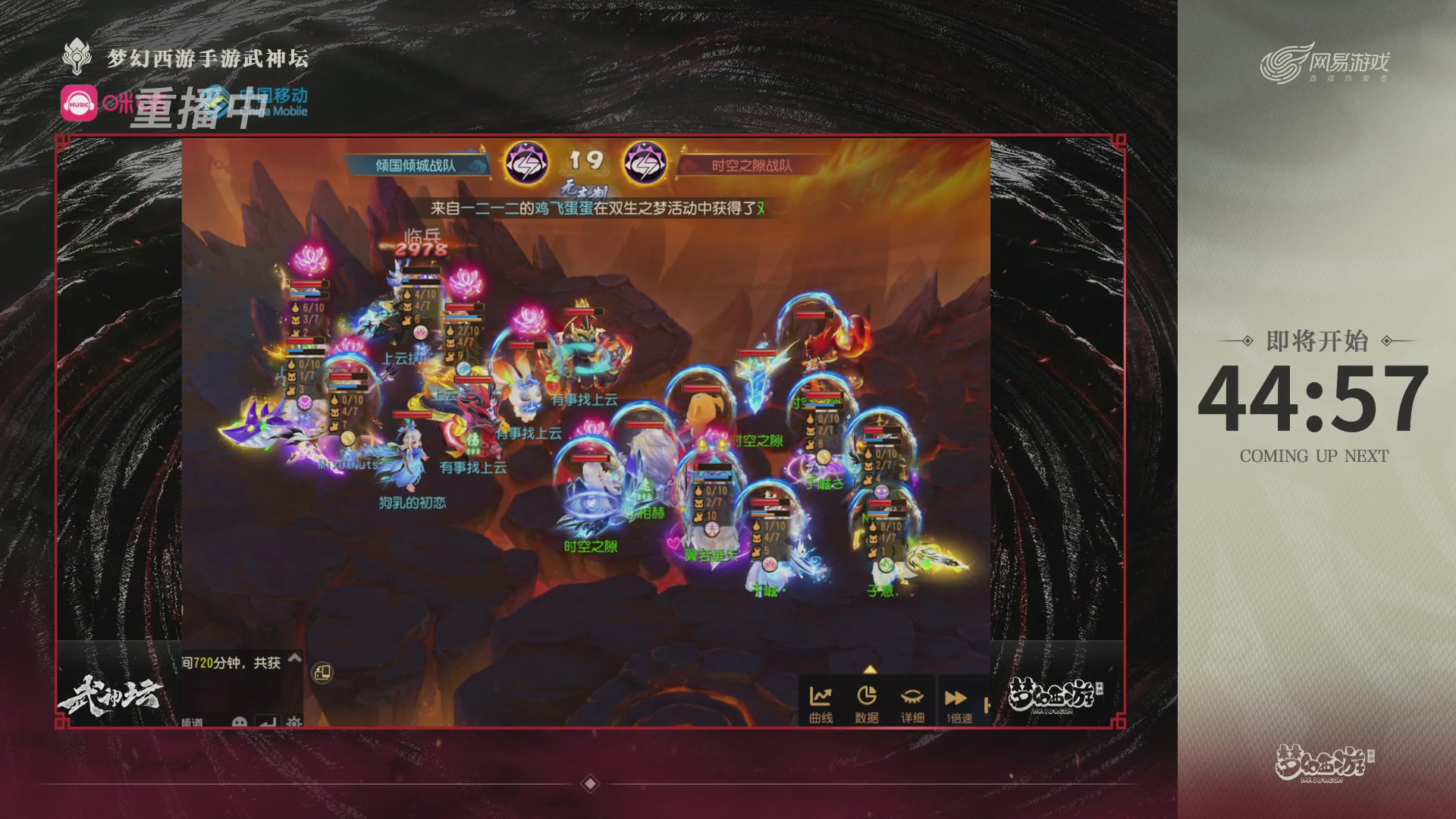The height and width of the screenshot is (819, 1456).
Task: Show the 数据 battle data panel
Action: pos(866,704)
